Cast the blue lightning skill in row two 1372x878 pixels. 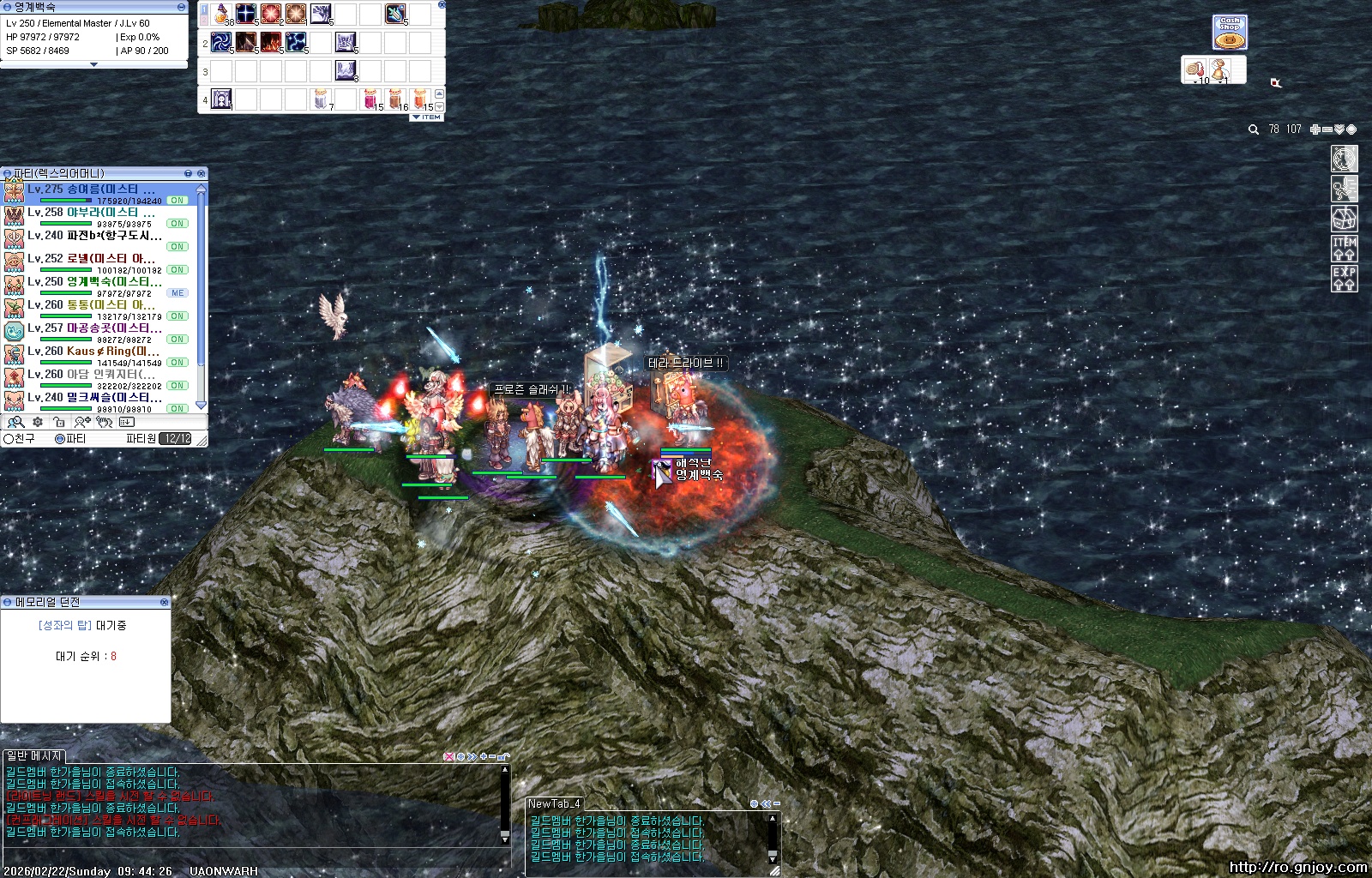296,41
